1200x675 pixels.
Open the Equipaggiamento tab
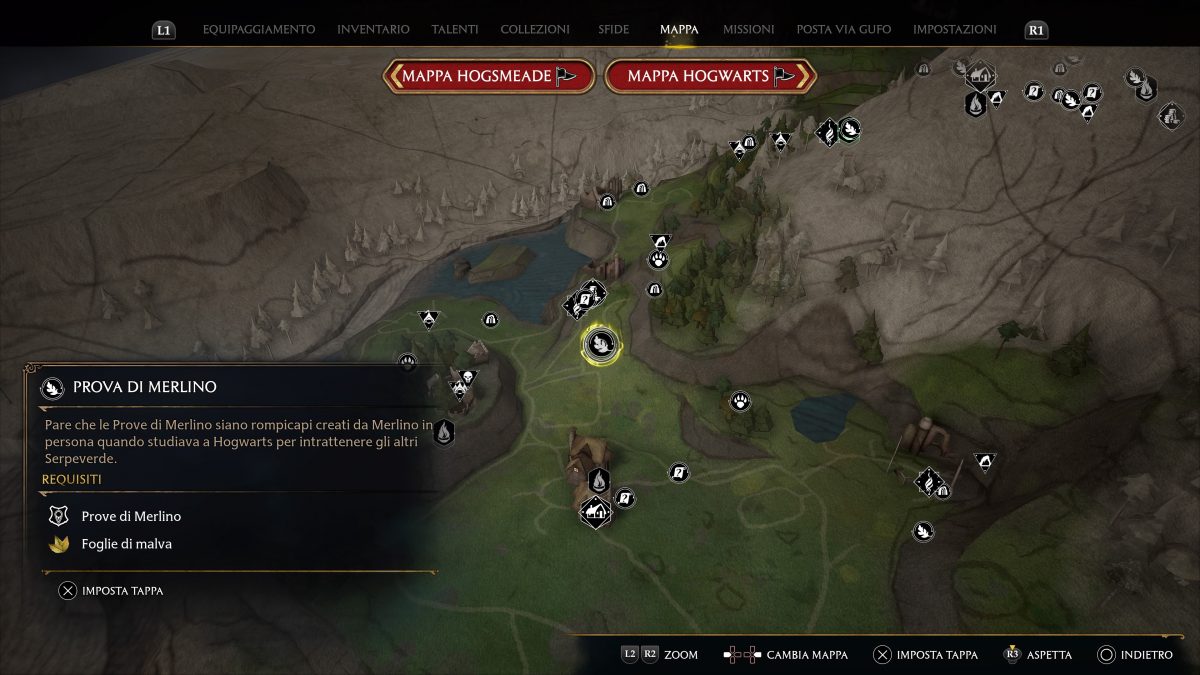tap(259, 30)
